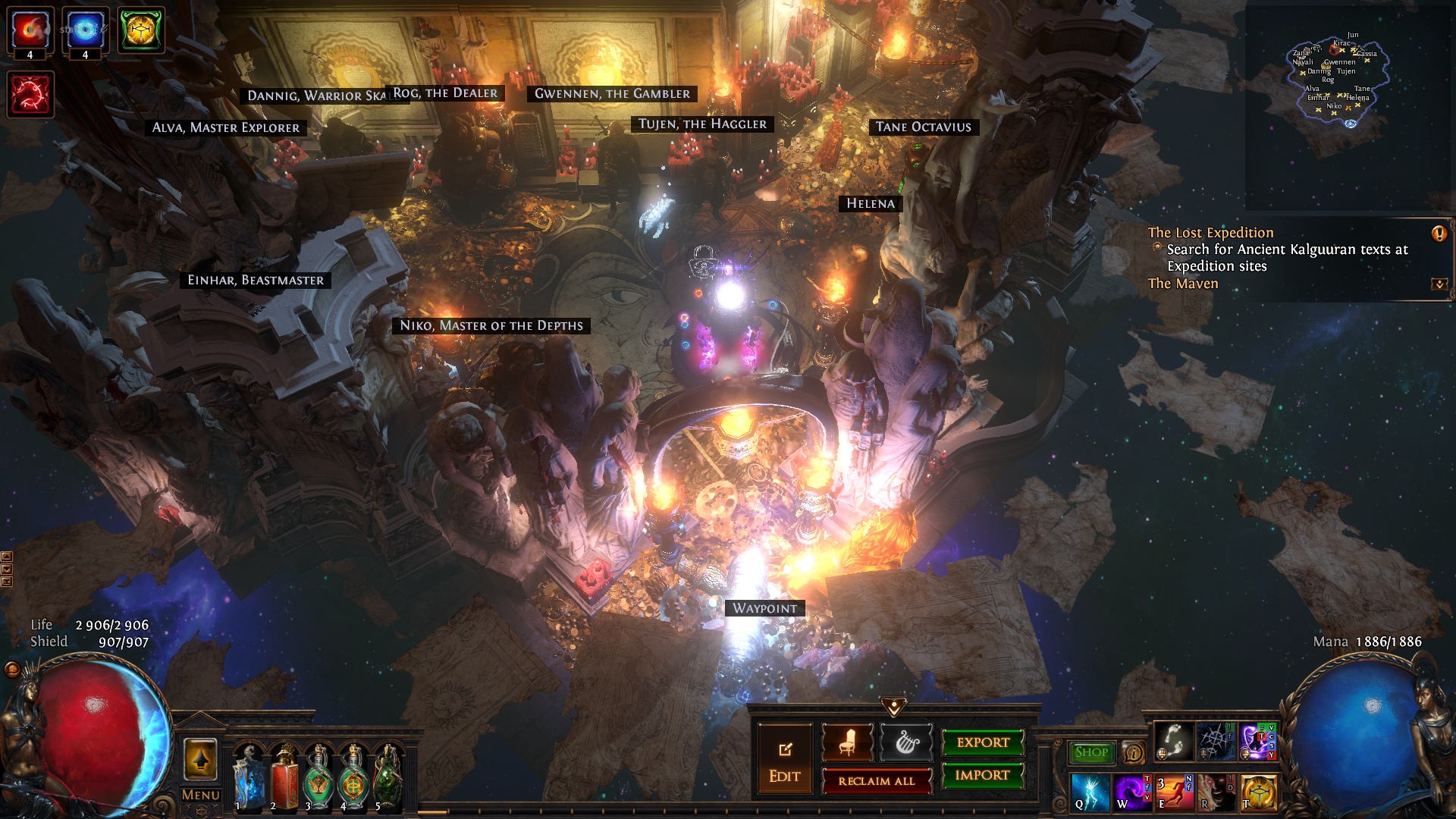
Task: Select the chair decorations button
Action: [848, 742]
